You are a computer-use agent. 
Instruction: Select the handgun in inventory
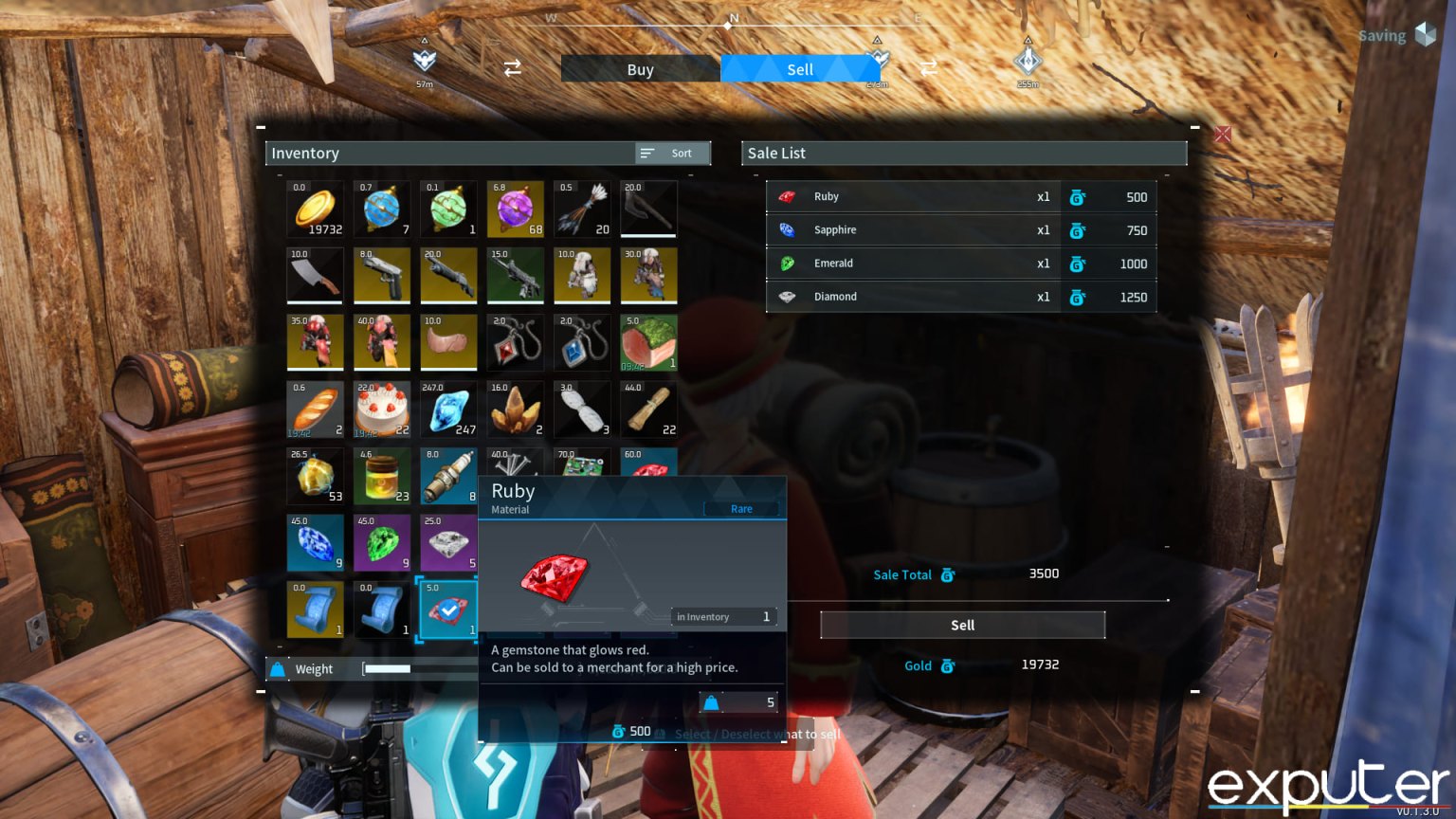pos(382,275)
